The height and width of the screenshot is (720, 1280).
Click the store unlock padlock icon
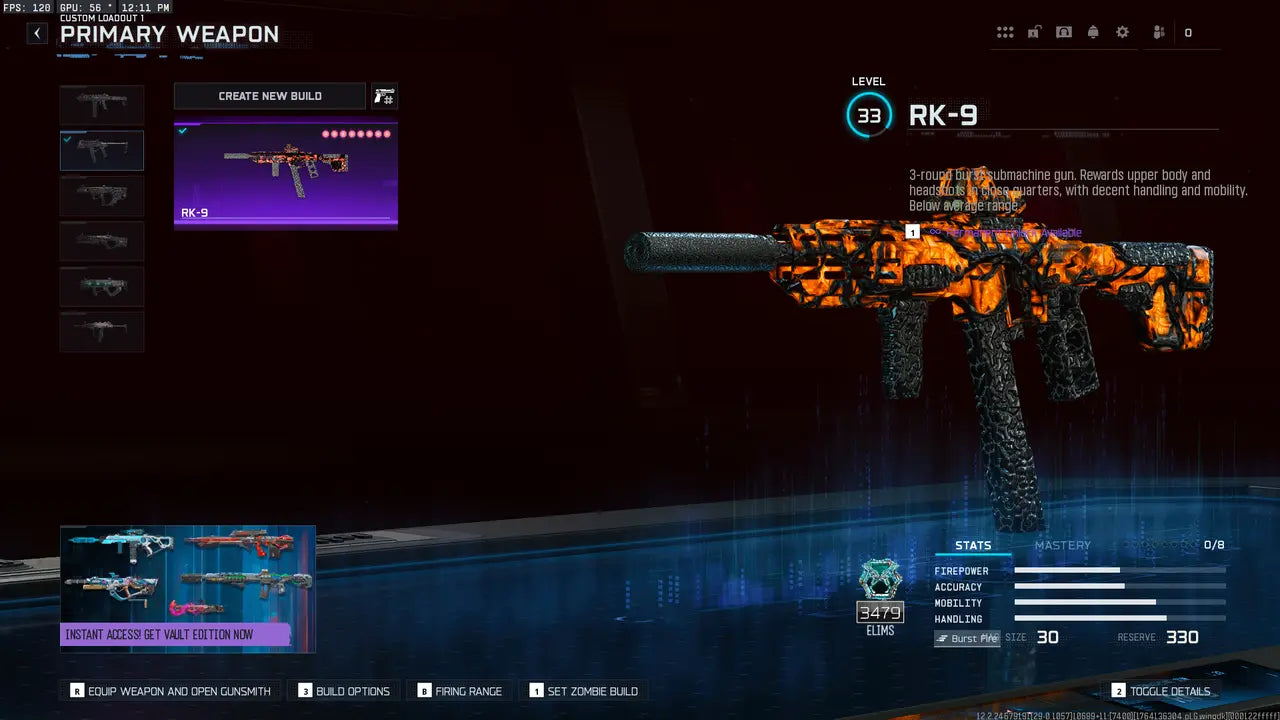point(1034,32)
